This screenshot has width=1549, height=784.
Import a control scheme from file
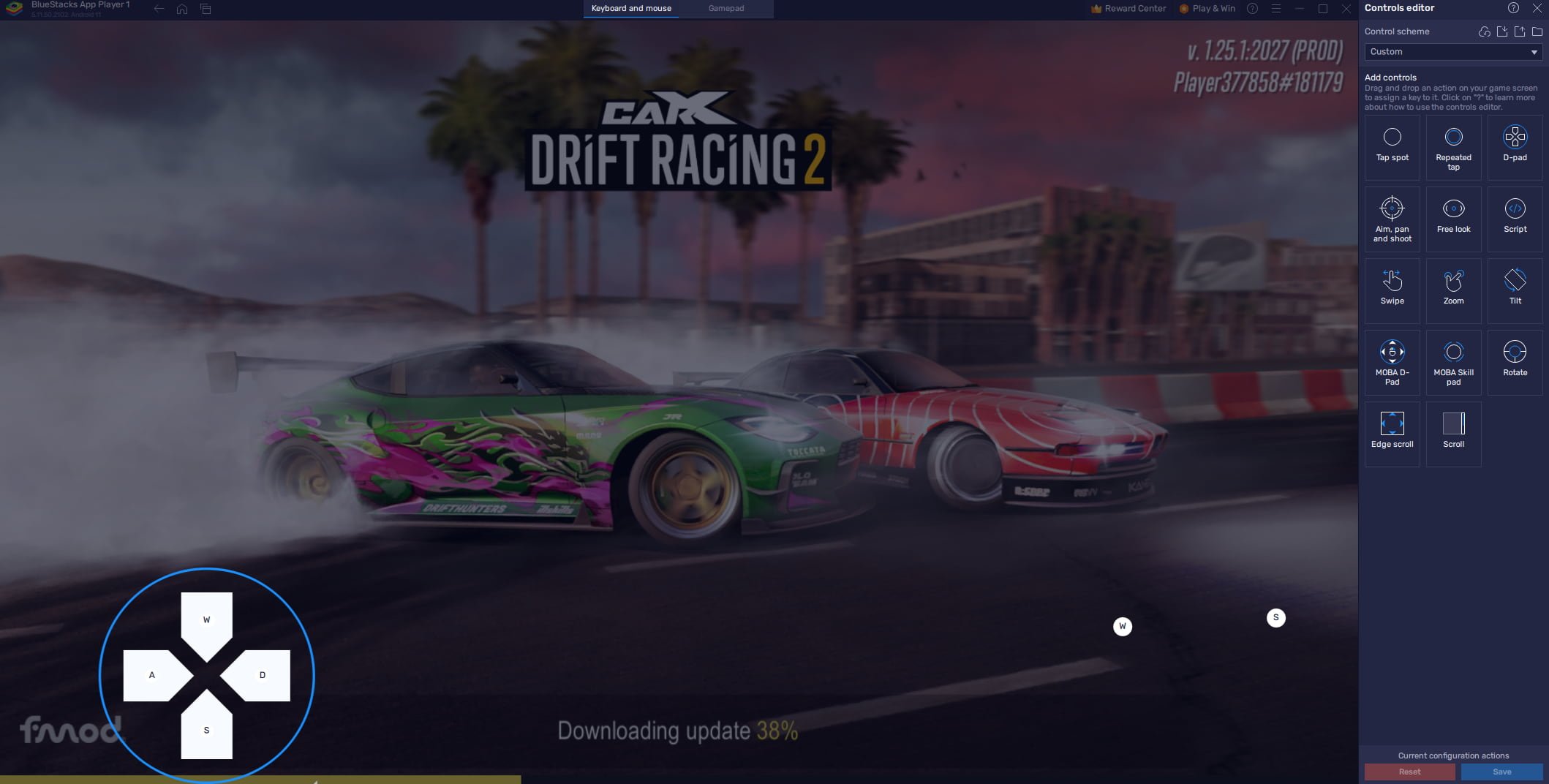point(1502,31)
